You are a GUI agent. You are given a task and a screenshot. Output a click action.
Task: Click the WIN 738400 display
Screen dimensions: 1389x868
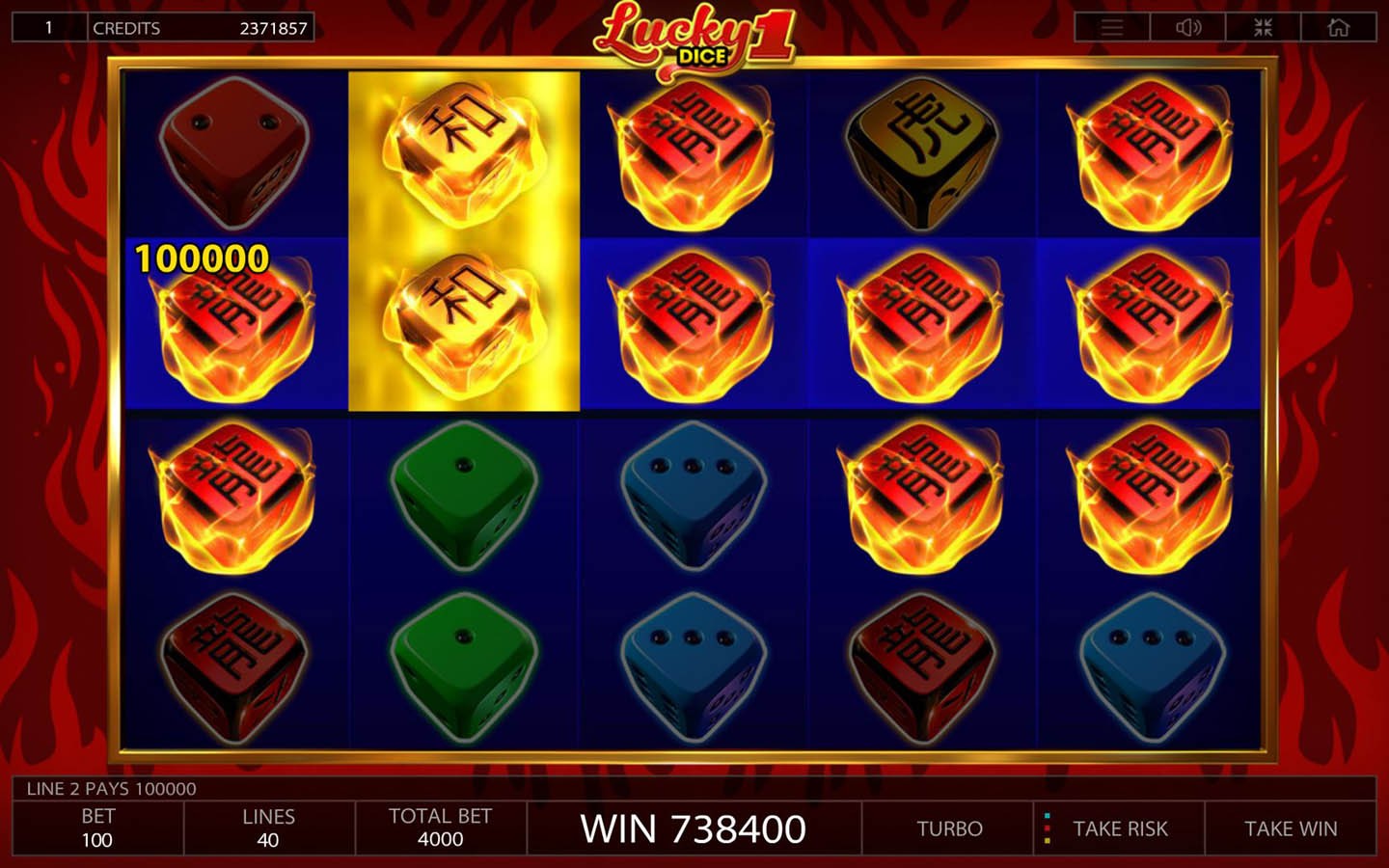tap(694, 827)
